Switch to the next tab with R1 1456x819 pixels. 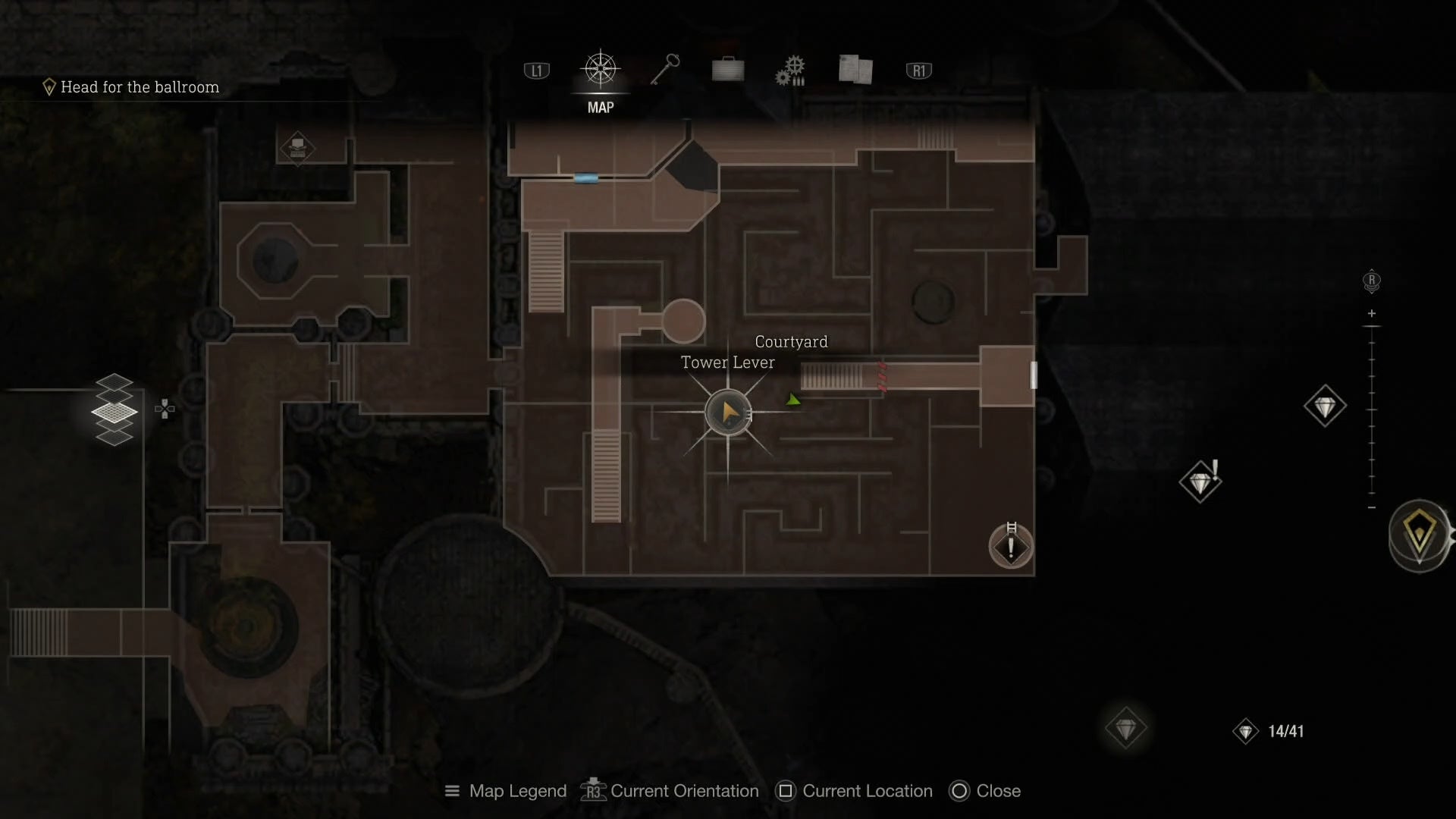pos(919,69)
